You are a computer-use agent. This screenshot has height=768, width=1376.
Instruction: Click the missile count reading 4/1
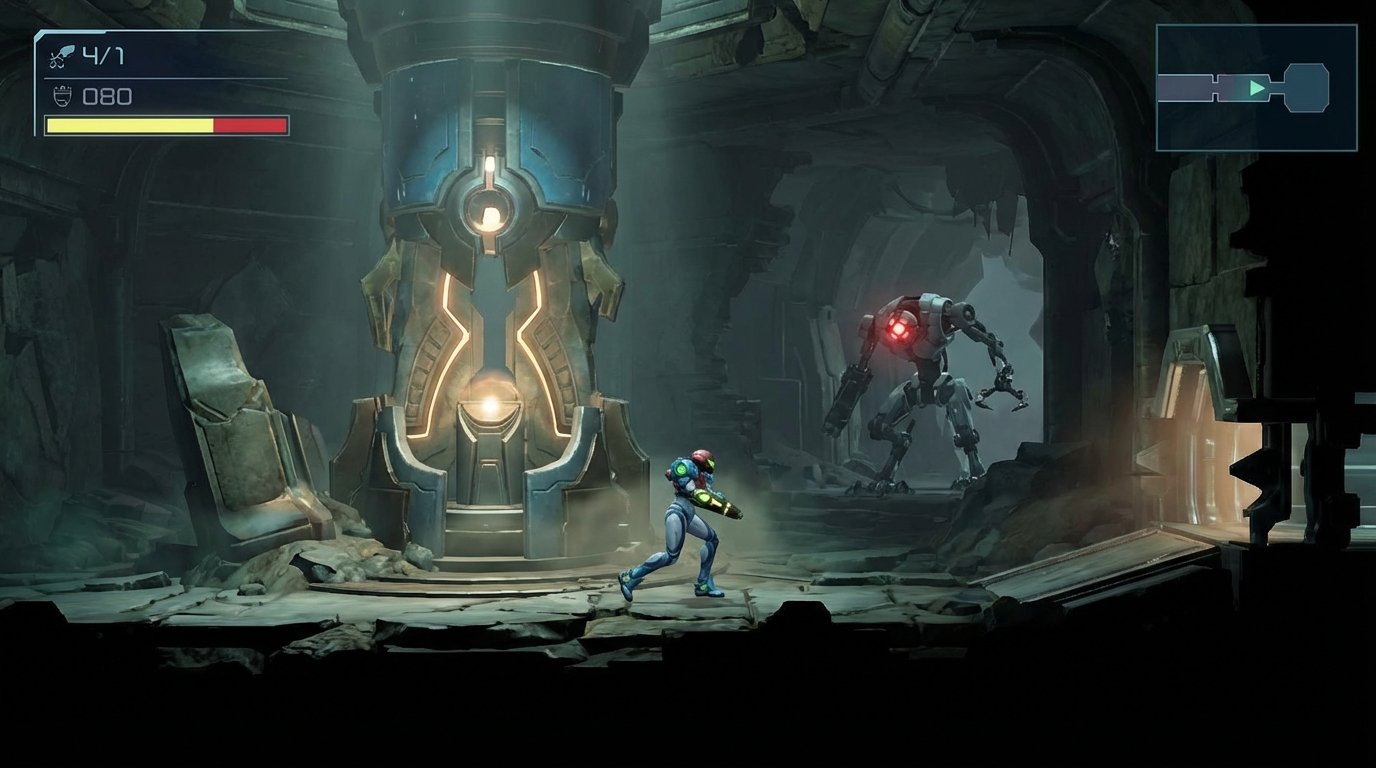[103, 55]
